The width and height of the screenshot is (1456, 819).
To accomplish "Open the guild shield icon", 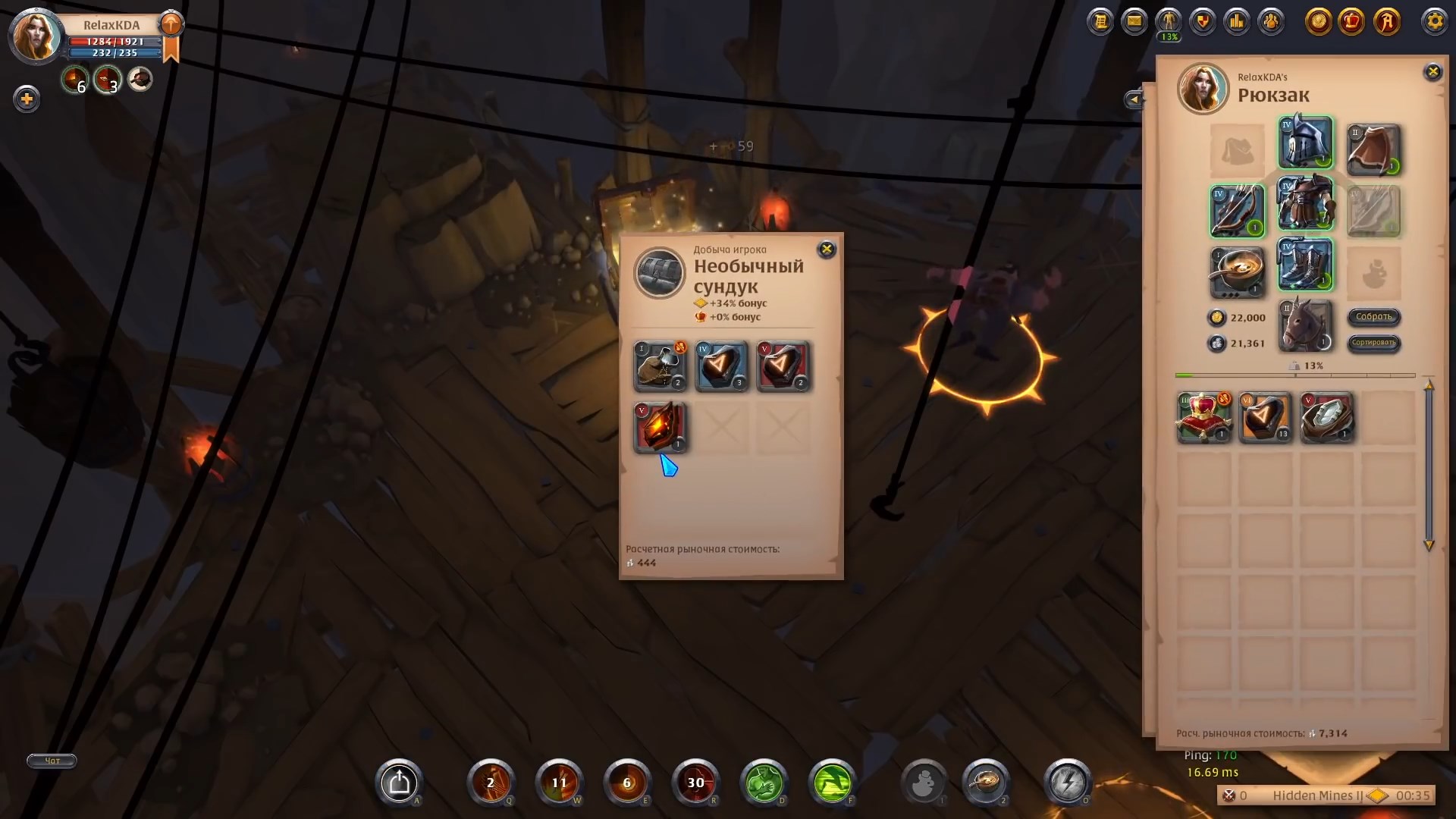I will pos(1203,21).
